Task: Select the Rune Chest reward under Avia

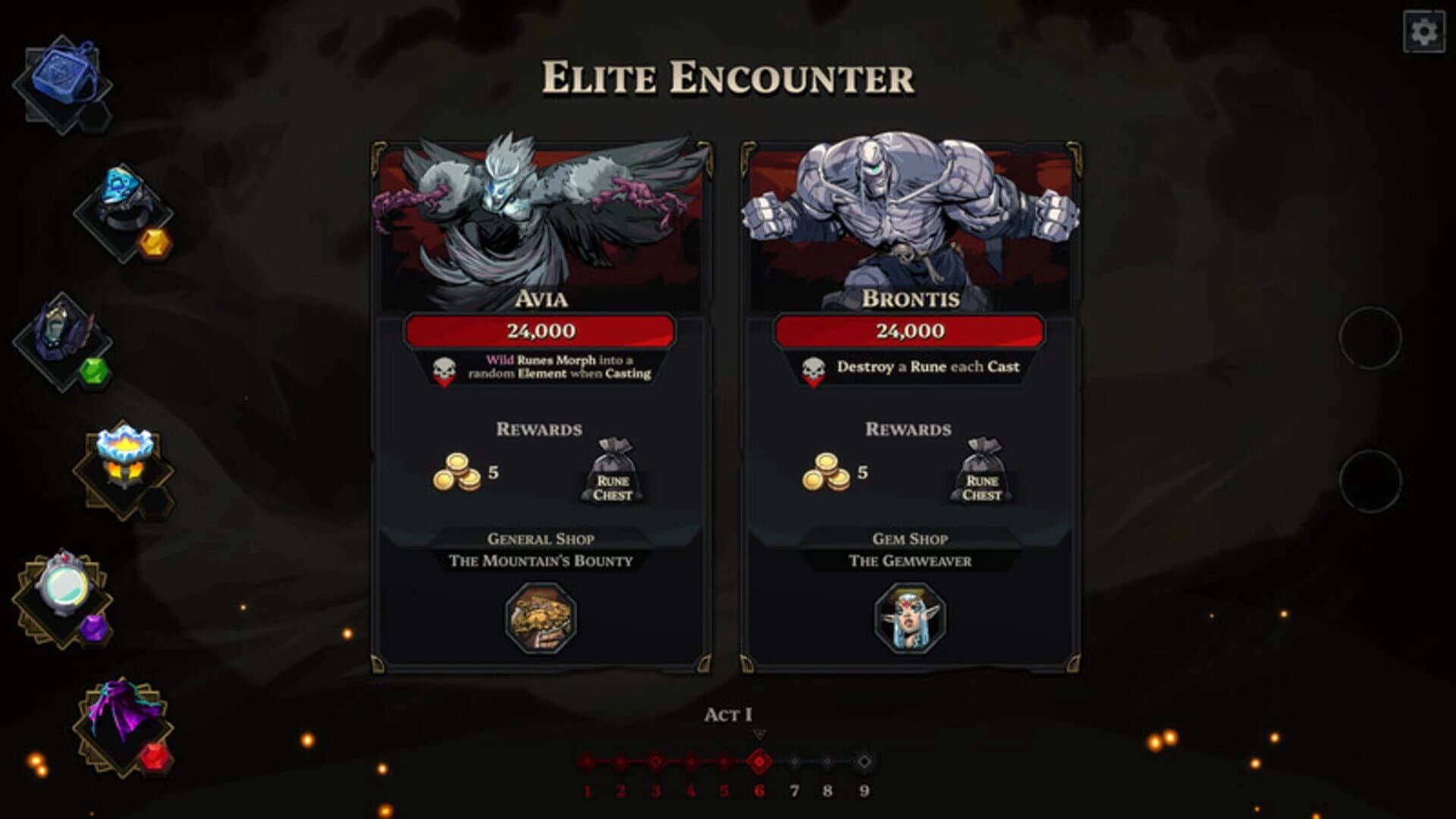Action: click(613, 469)
